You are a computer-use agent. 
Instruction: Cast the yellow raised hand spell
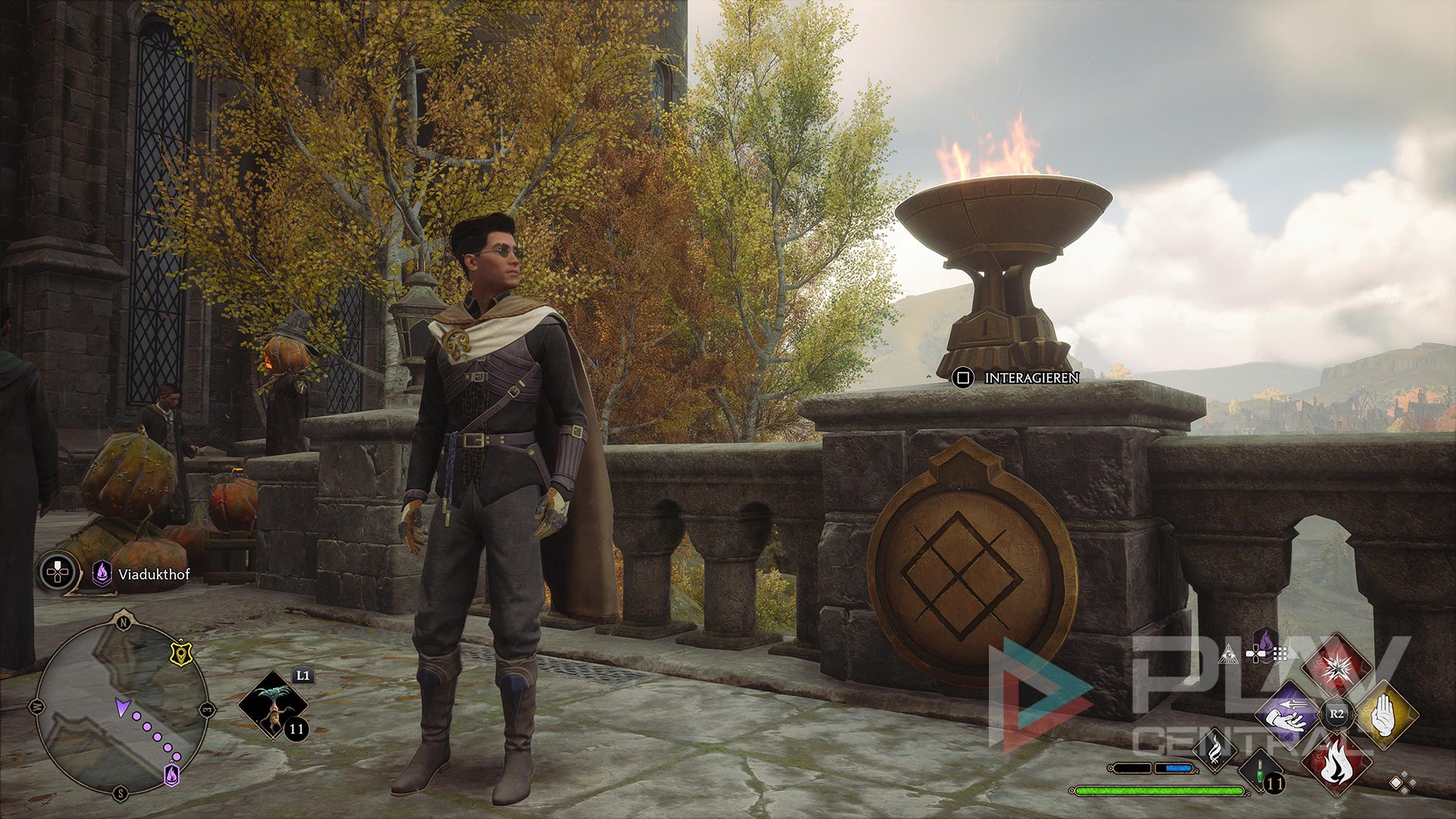pos(1385,714)
